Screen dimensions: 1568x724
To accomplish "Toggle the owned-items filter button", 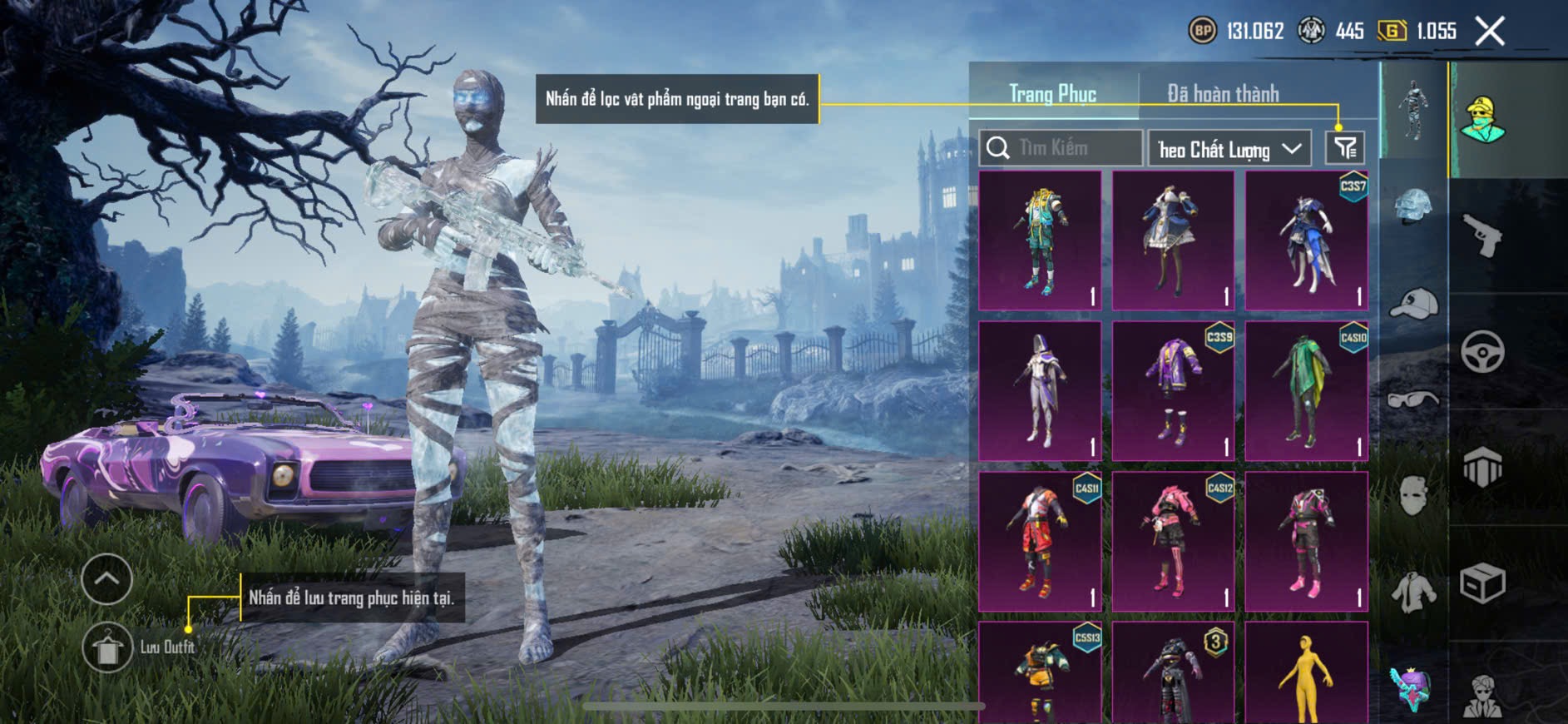I will pyautogui.click(x=1345, y=149).
